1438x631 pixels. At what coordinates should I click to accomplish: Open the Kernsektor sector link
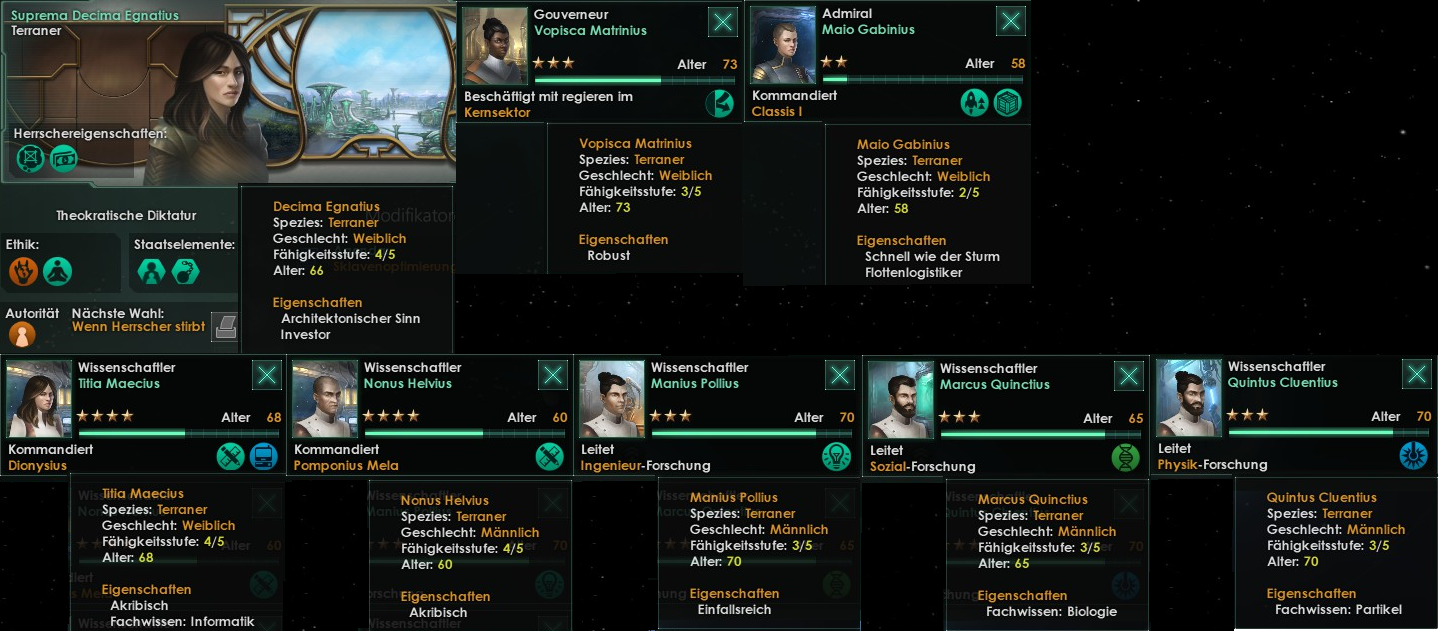pyautogui.click(x=497, y=113)
